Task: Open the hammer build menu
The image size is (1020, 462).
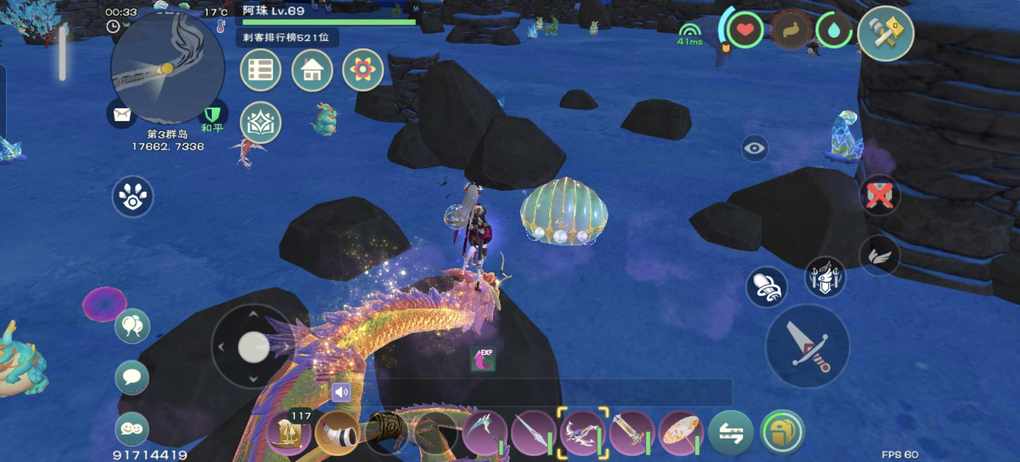Action: click(x=885, y=34)
